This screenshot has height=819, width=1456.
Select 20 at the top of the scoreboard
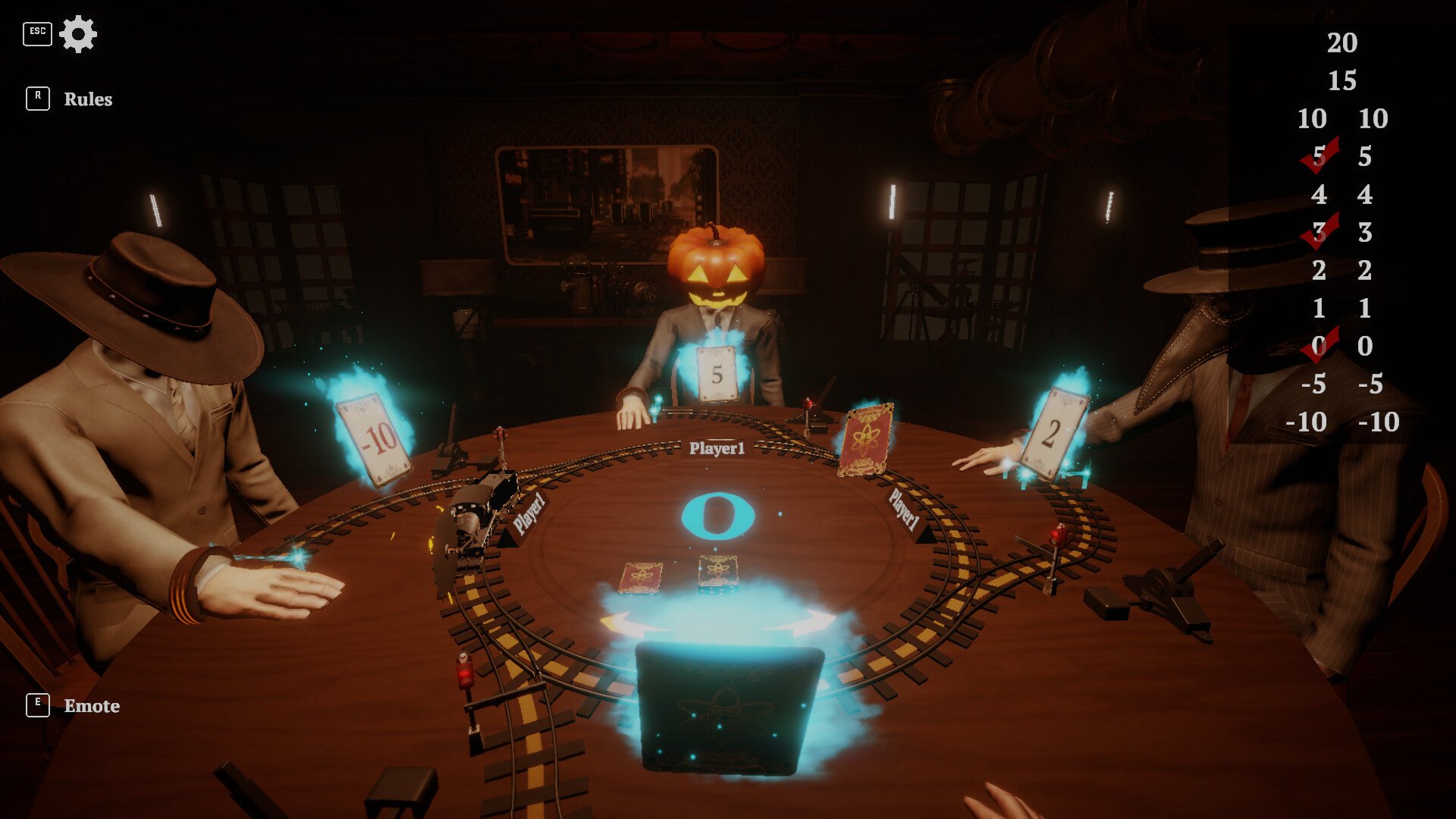pos(1341,43)
